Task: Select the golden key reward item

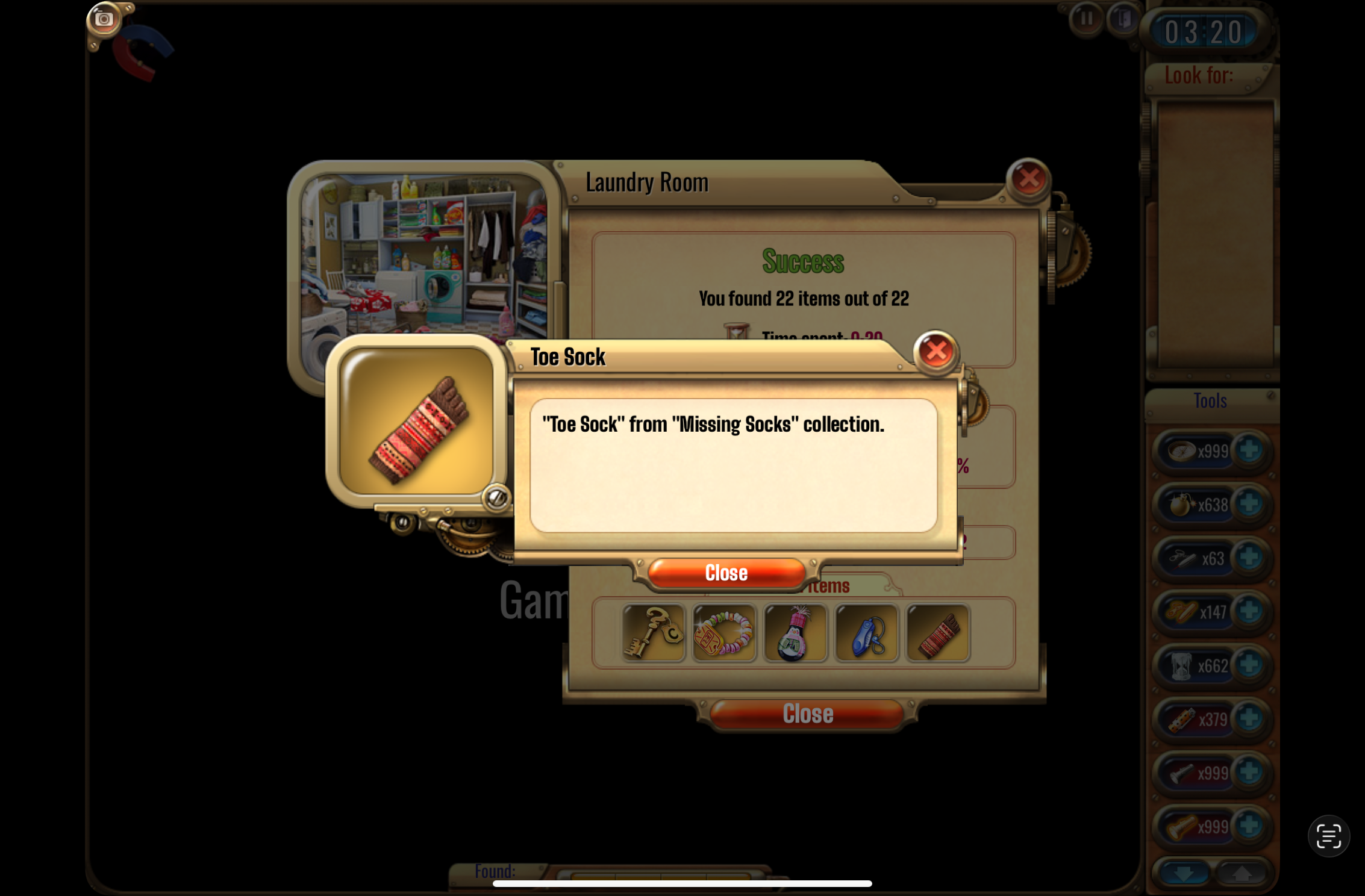Action: tap(653, 633)
